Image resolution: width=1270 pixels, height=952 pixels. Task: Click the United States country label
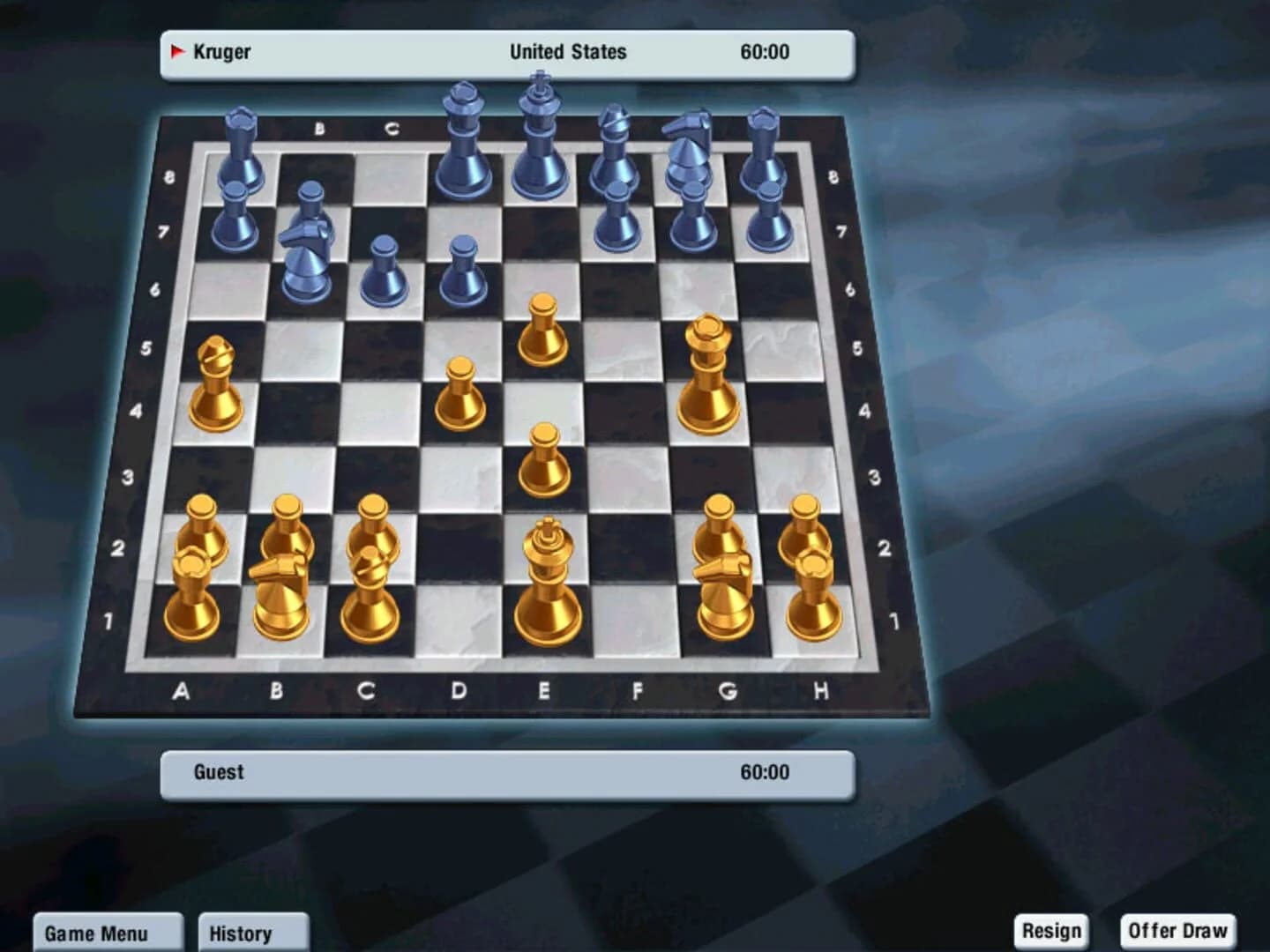[x=567, y=51]
